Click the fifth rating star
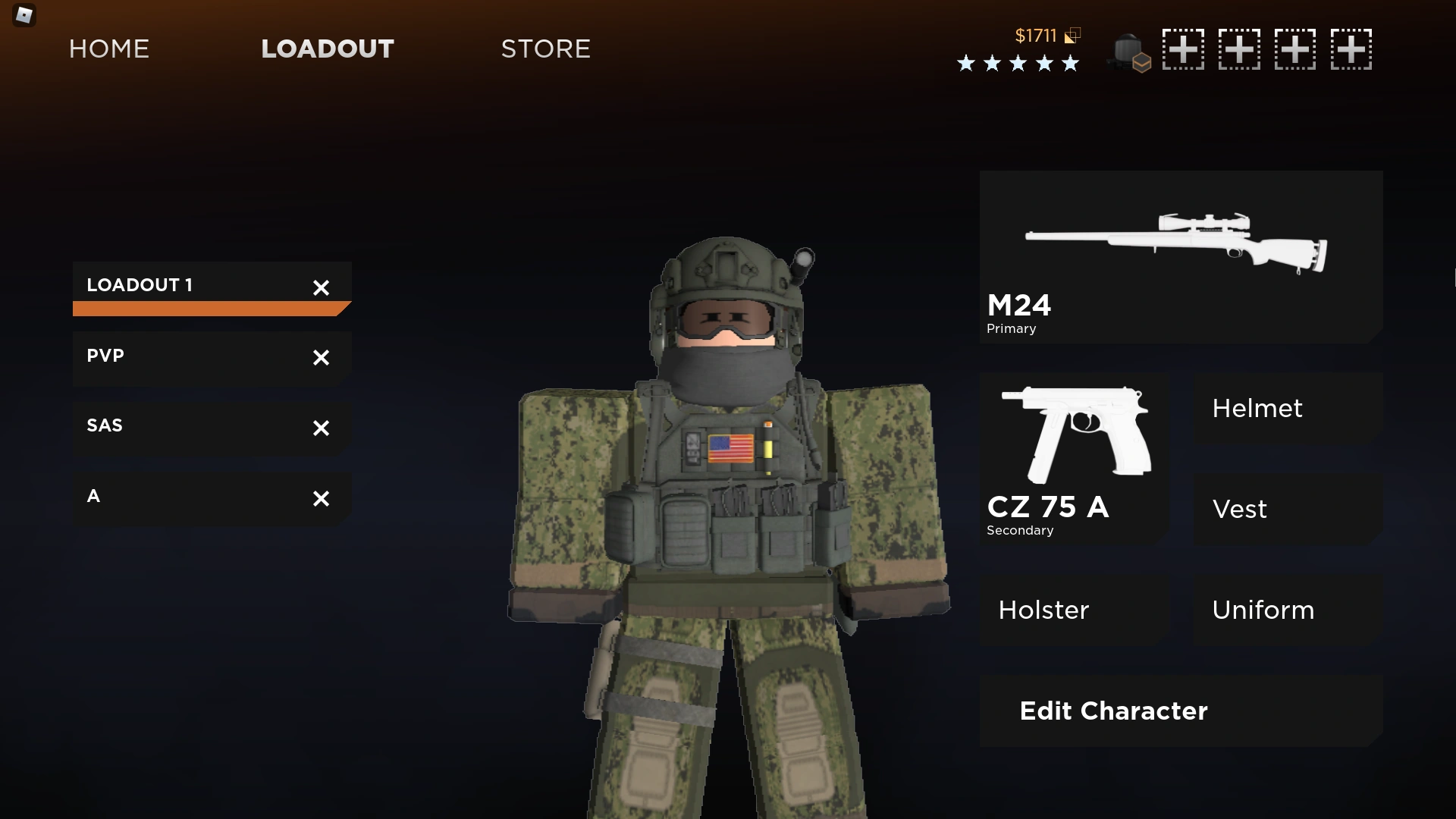1456x819 pixels. [x=1071, y=64]
